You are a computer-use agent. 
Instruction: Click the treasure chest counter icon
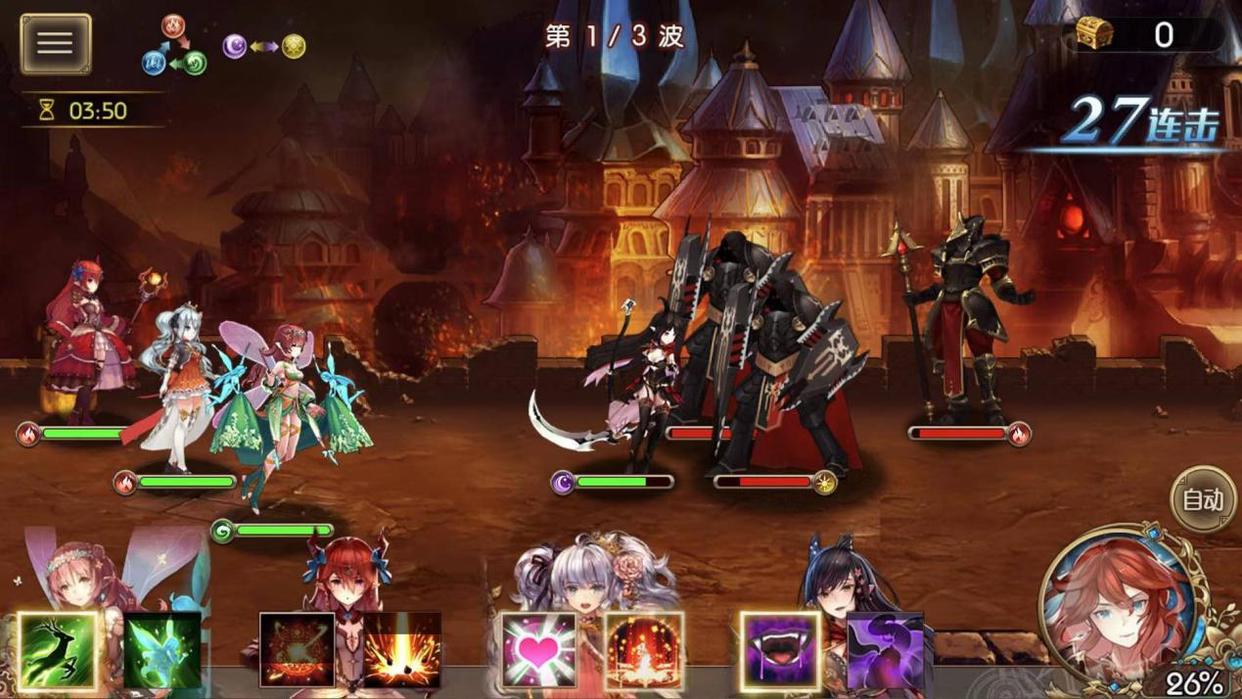tap(1095, 35)
